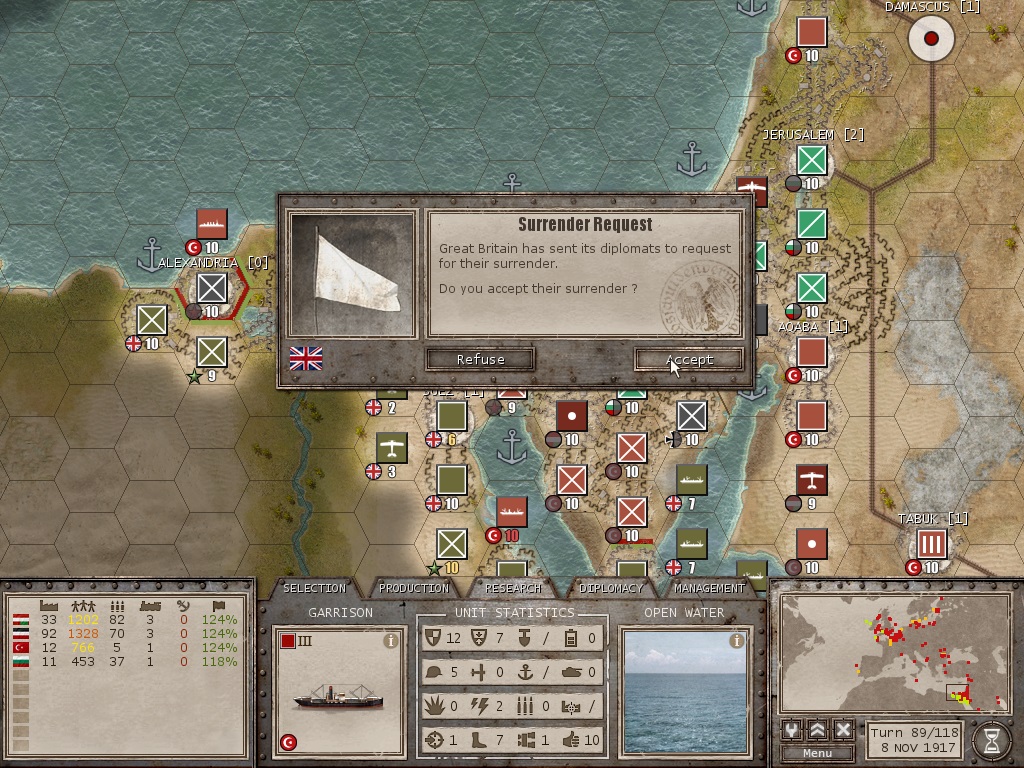
Task: Jump to a location on the minimap
Action: tap(894, 652)
